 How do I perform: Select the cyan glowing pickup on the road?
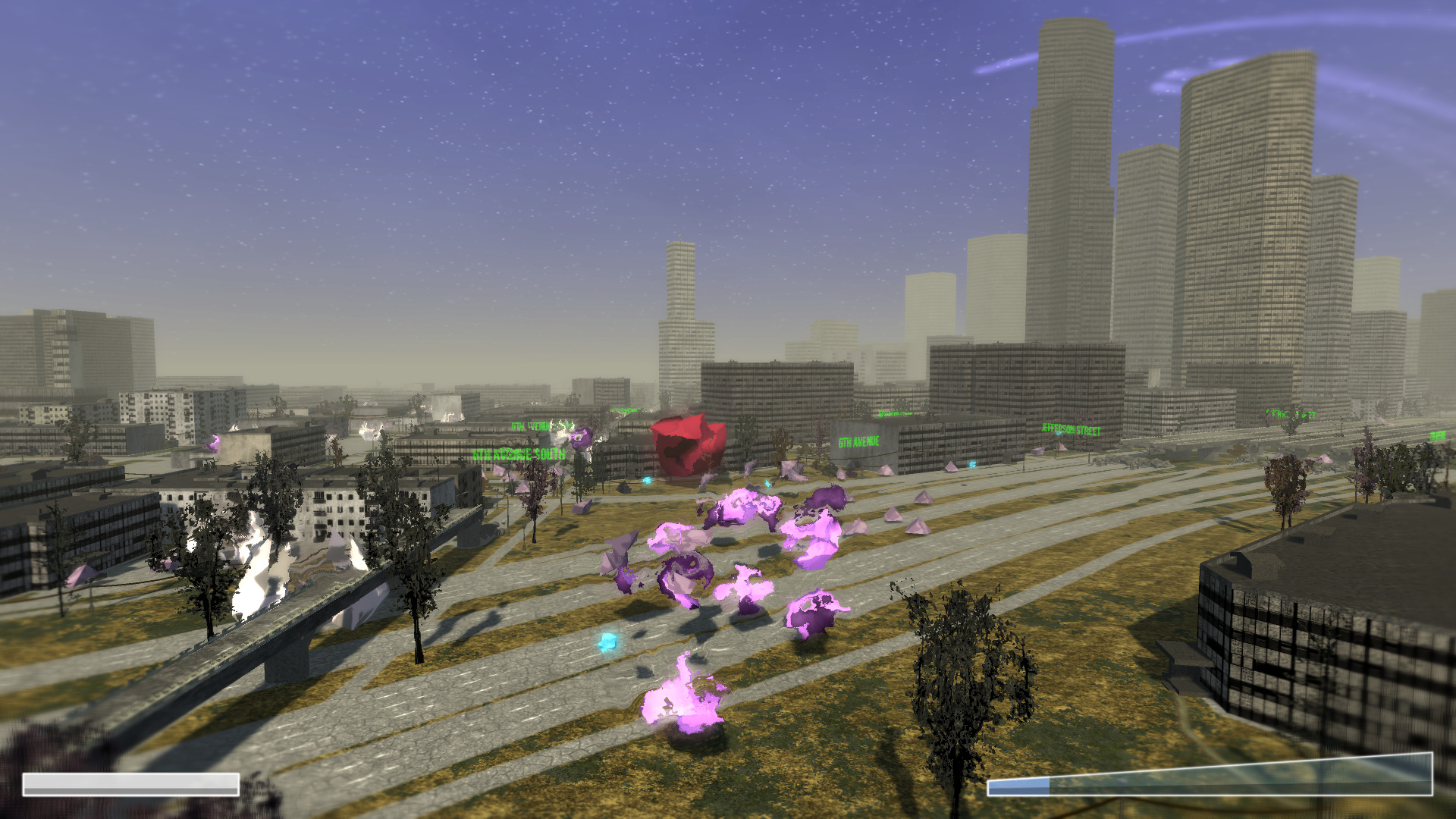pos(607,641)
